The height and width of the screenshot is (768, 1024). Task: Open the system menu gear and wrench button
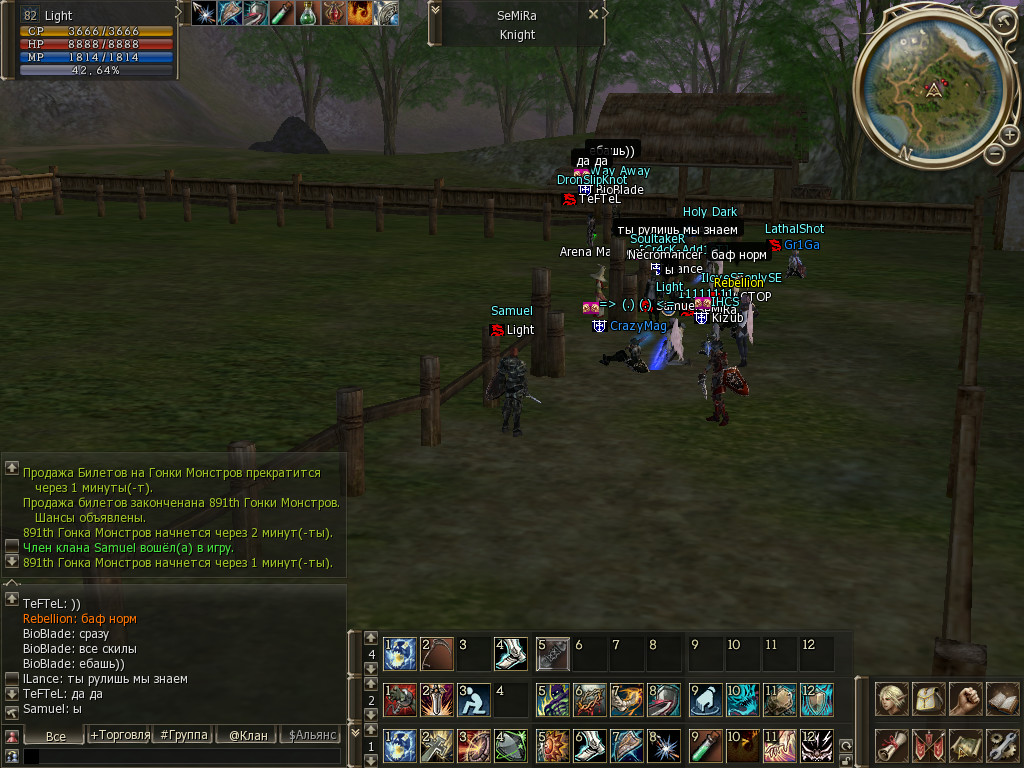(1002, 745)
